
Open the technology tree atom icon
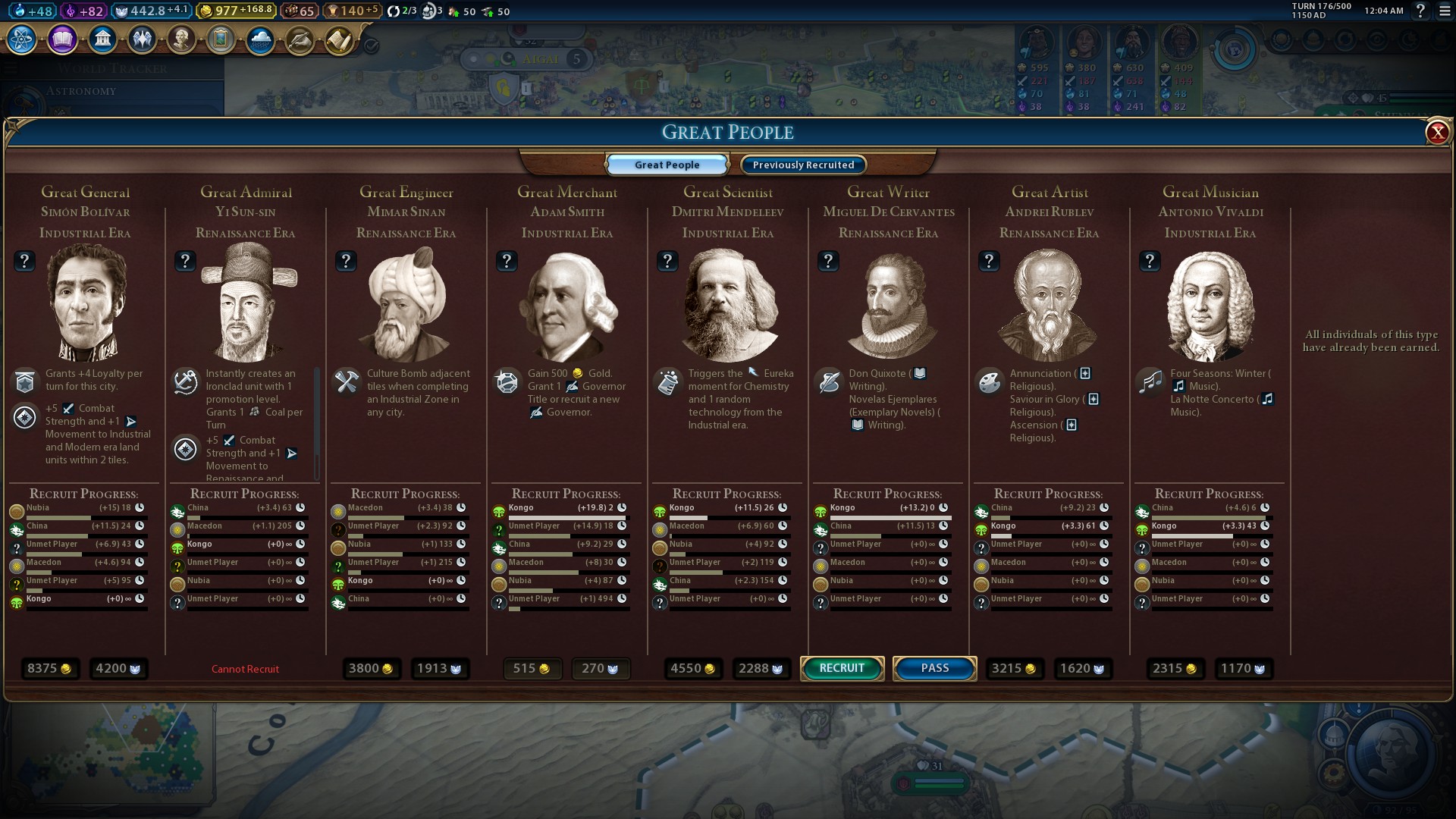tap(22, 39)
